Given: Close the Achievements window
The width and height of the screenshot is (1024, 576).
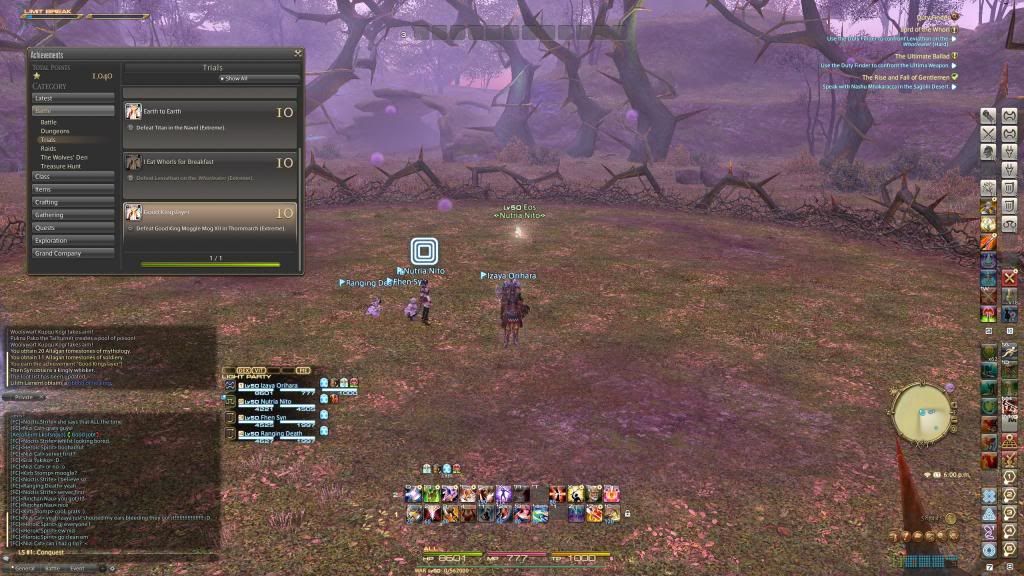Looking at the screenshot, I should (x=298, y=54).
